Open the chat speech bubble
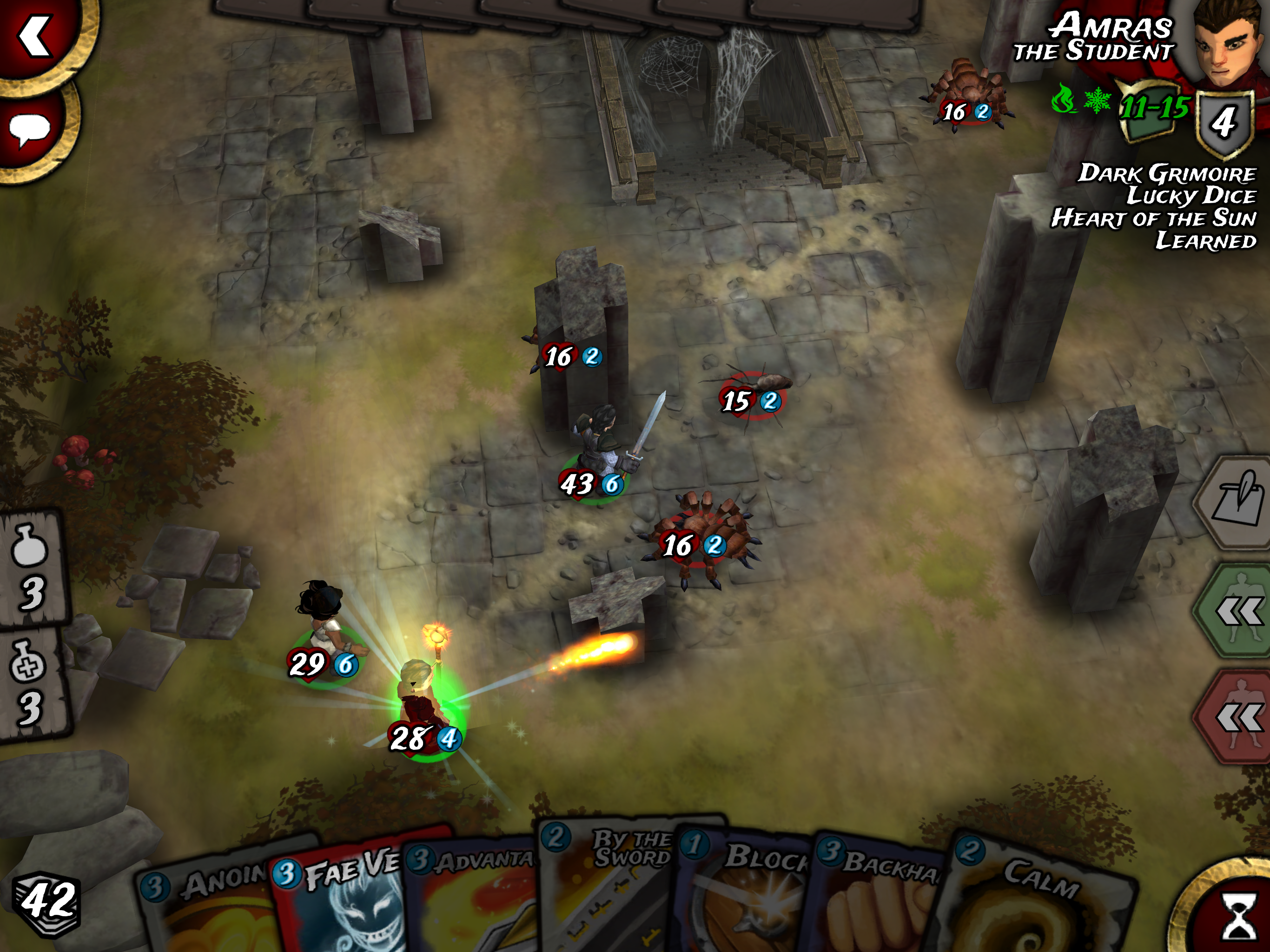This screenshot has width=1270, height=952. 30,130
